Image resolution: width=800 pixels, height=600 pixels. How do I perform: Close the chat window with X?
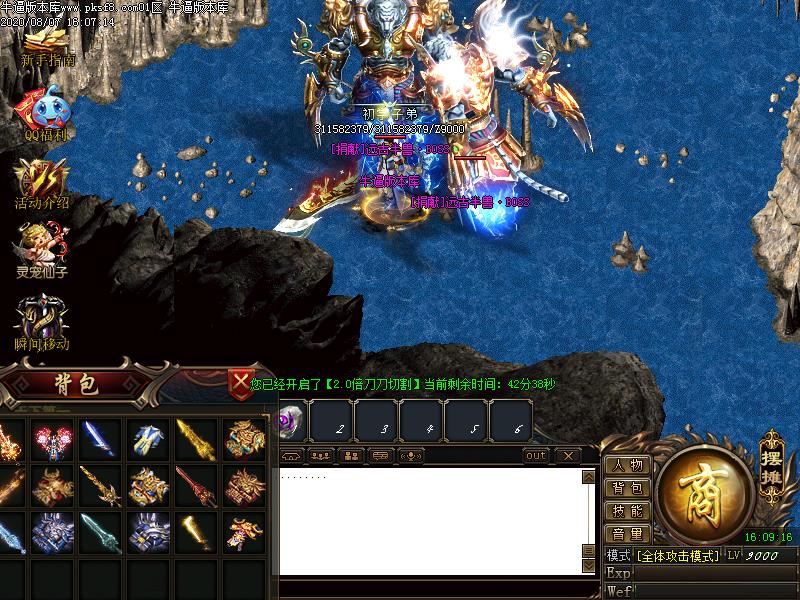(567, 456)
